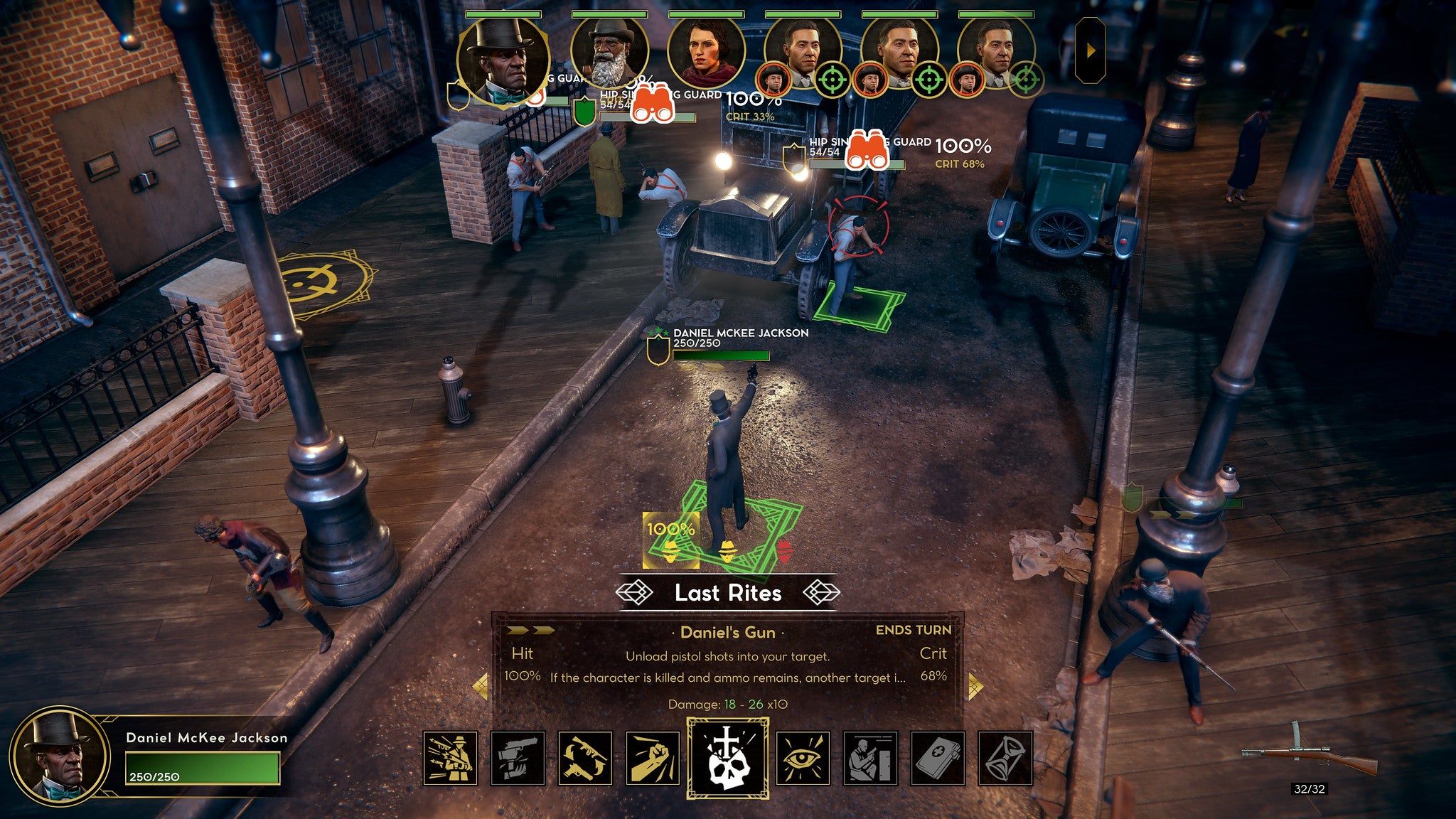Click the hourglass end turn icon
The width and height of the screenshot is (1456, 819).
coord(1005,759)
